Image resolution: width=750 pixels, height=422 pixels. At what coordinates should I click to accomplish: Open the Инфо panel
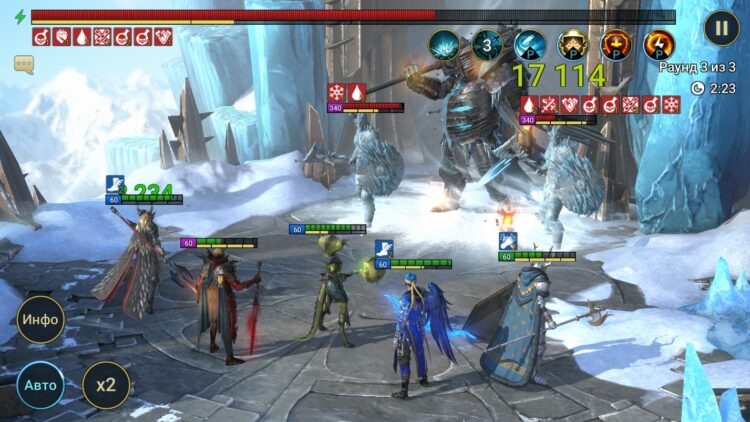41,321
